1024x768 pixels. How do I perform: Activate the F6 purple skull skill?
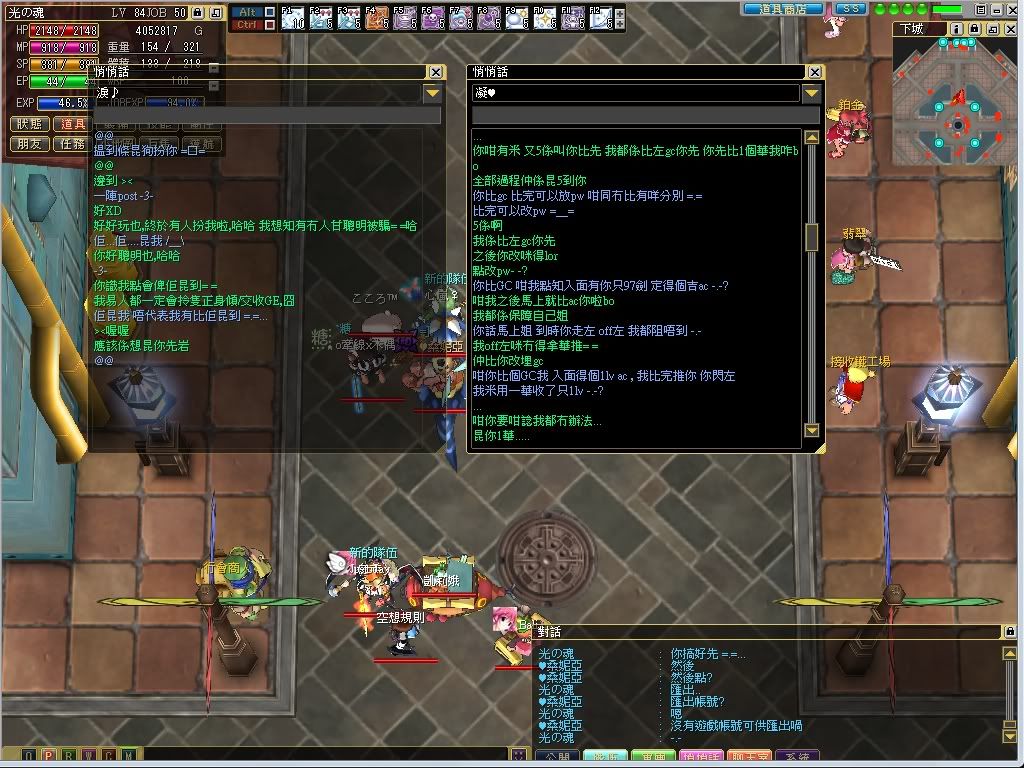click(433, 17)
